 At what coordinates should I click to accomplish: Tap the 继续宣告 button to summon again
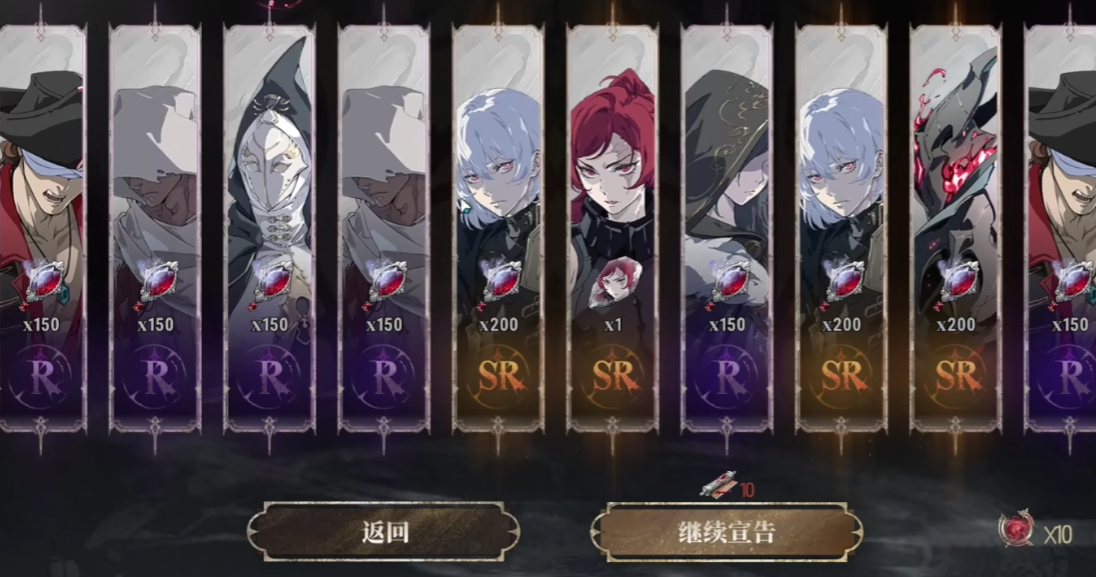click(x=727, y=532)
